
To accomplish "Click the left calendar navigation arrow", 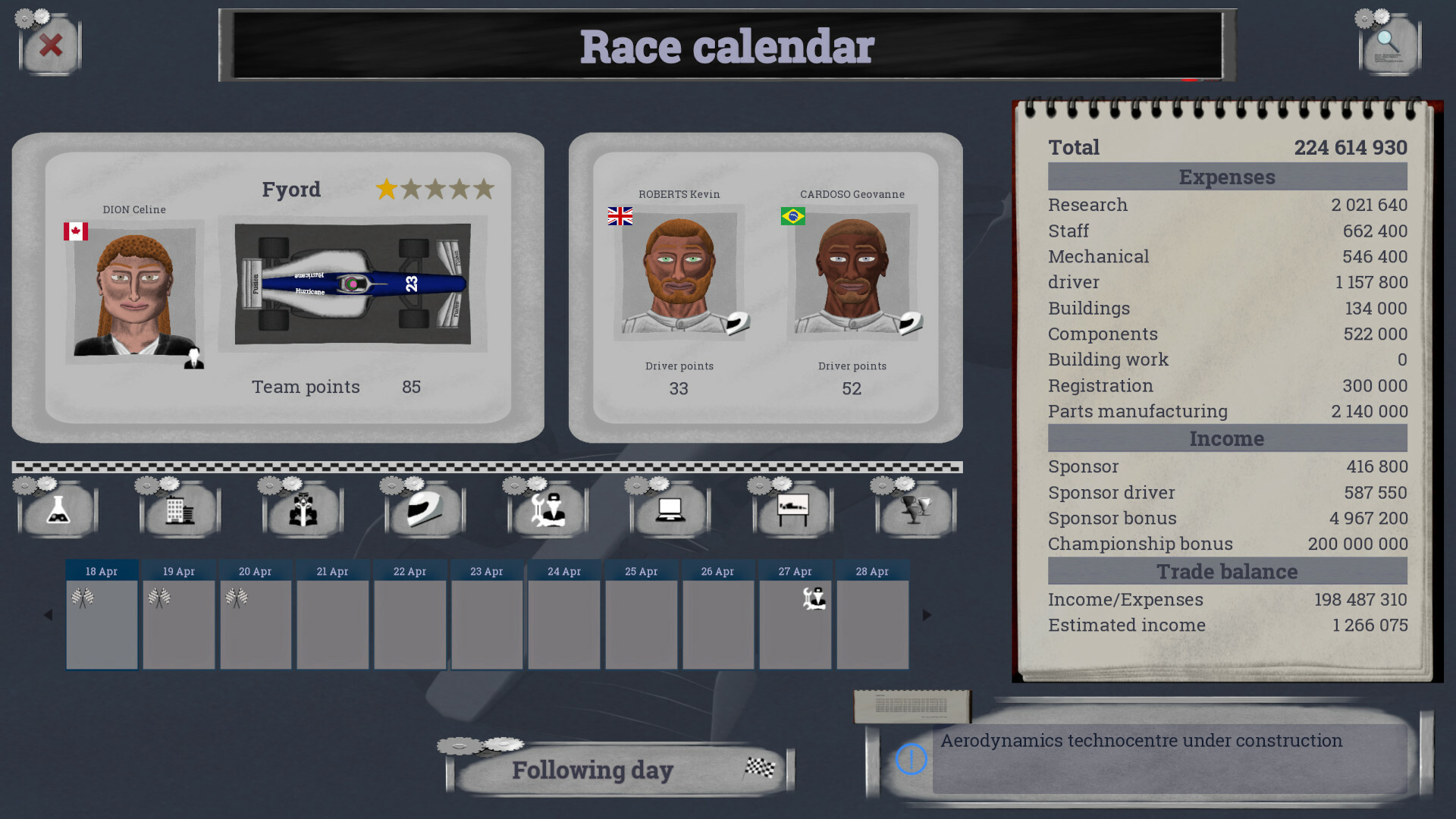I will (x=48, y=614).
